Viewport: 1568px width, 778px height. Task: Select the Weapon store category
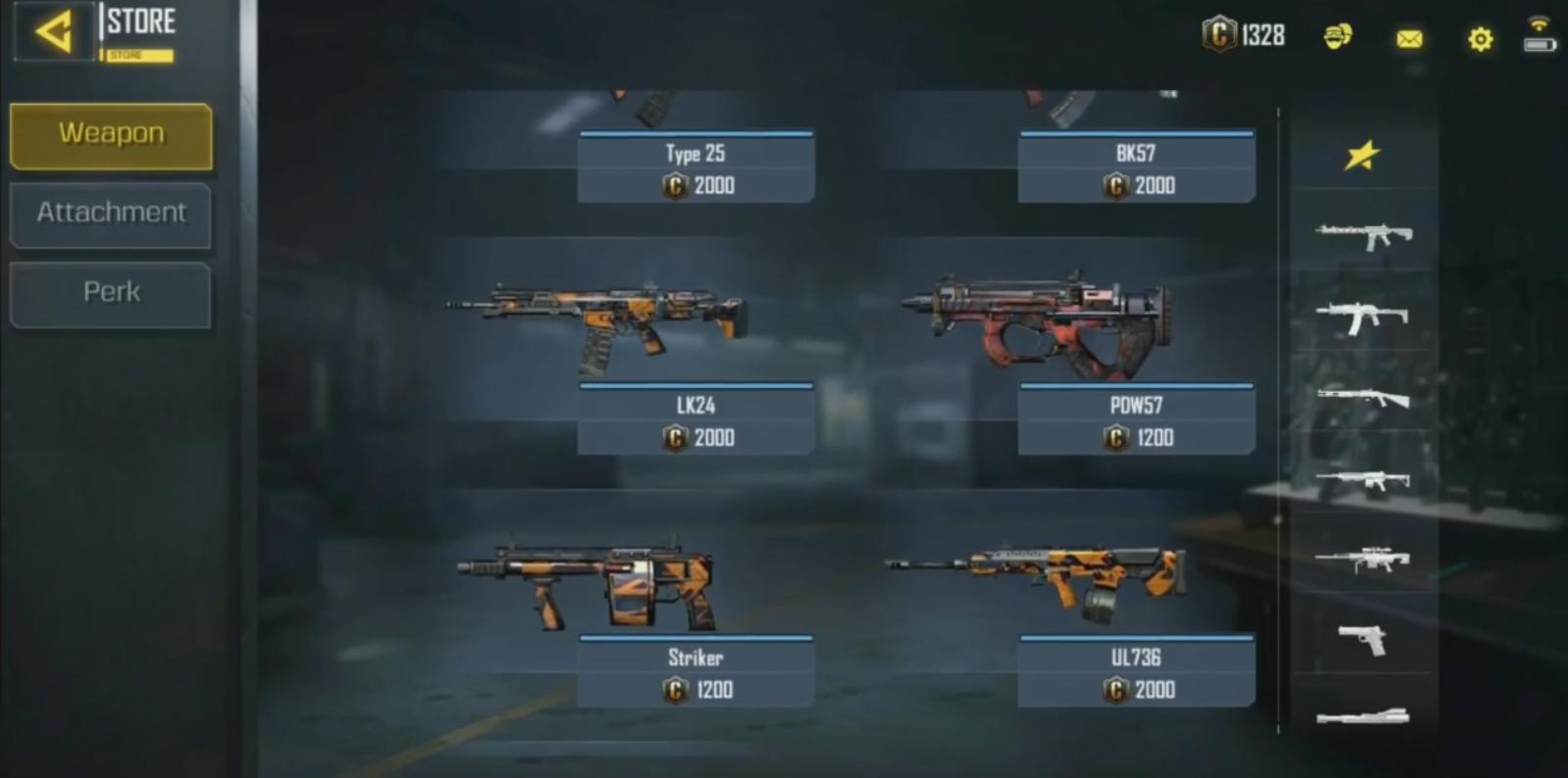click(x=111, y=134)
